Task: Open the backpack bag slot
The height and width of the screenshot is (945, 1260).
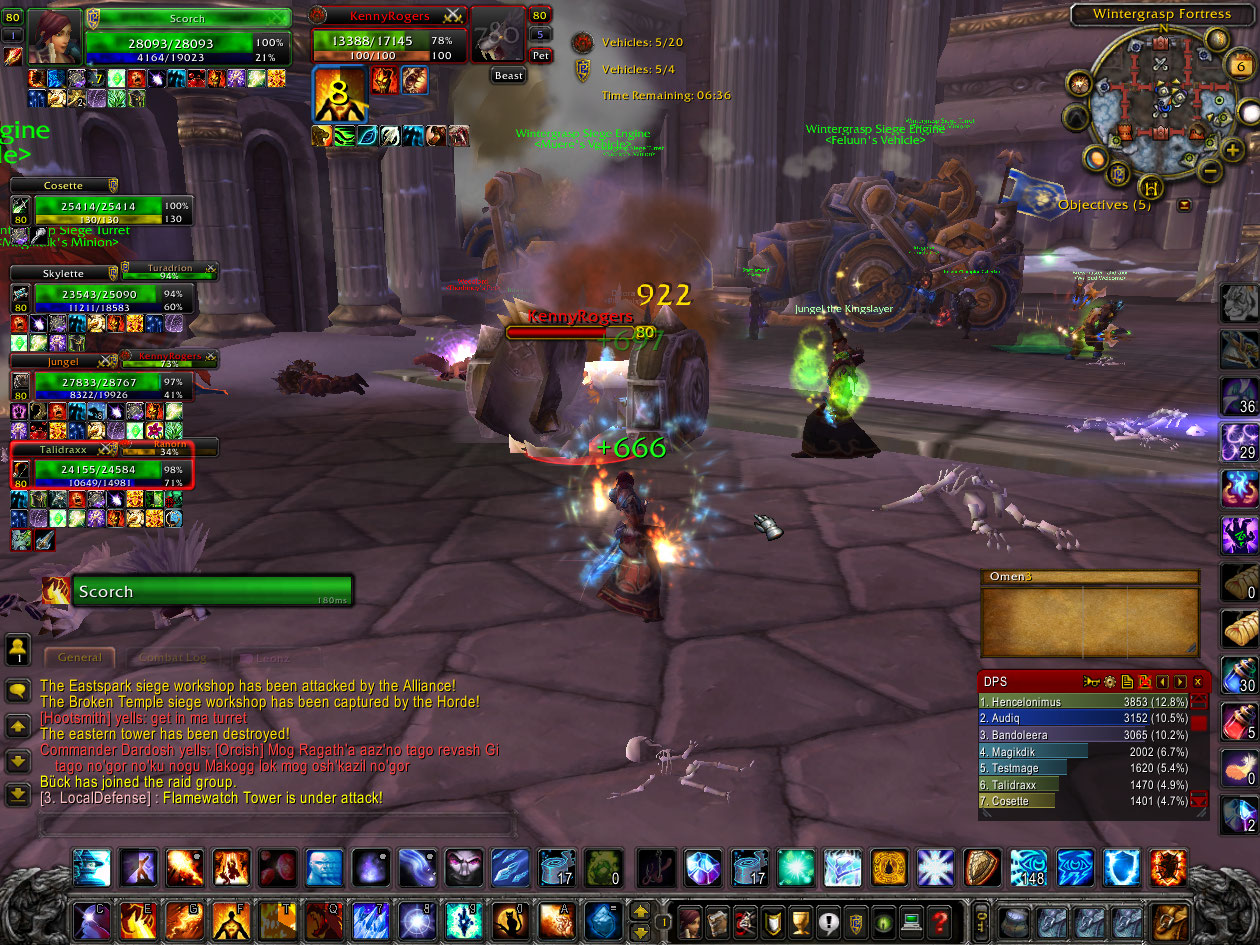Action: point(1167,920)
